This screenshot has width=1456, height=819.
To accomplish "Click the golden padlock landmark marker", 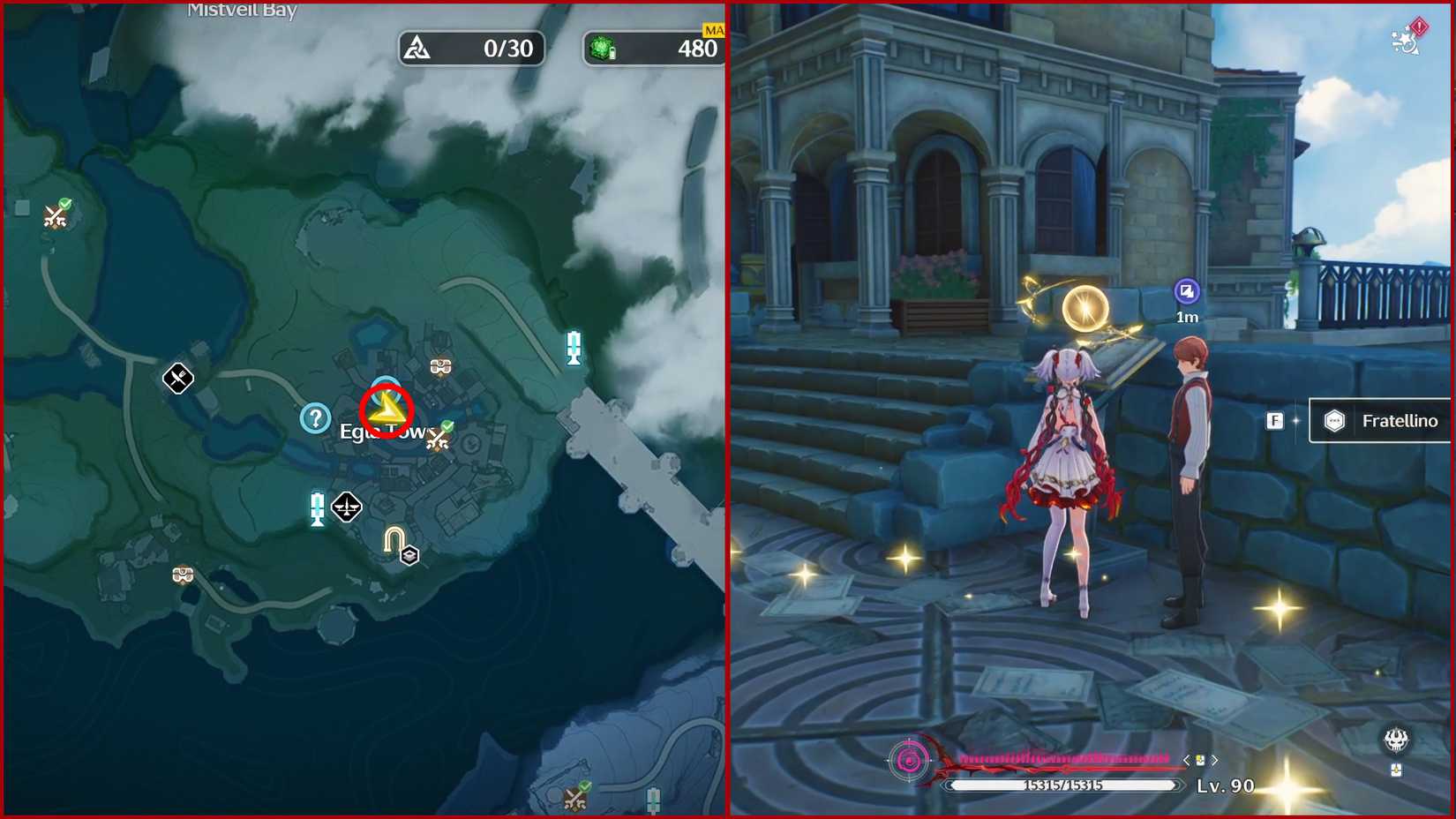I will click(394, 537).
